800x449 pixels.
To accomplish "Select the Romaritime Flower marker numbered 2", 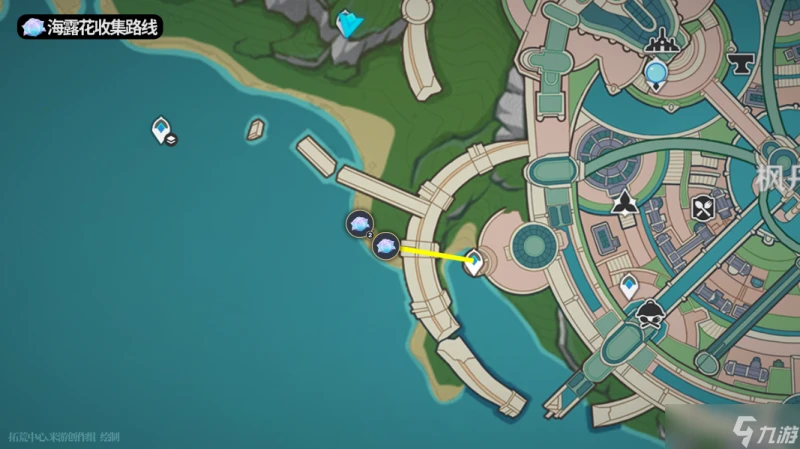I will [359, 225].
